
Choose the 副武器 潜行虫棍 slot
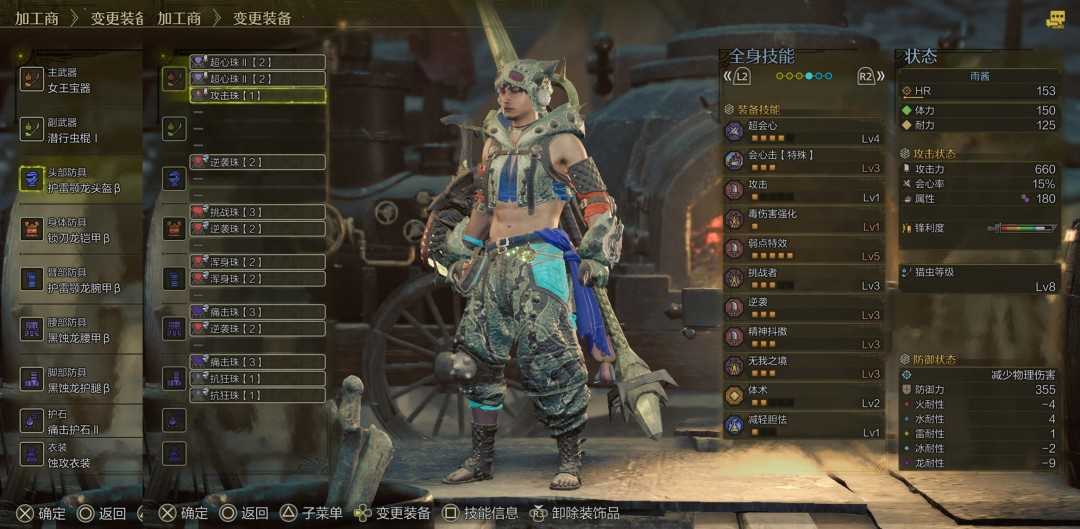click(x=80, y=130)
